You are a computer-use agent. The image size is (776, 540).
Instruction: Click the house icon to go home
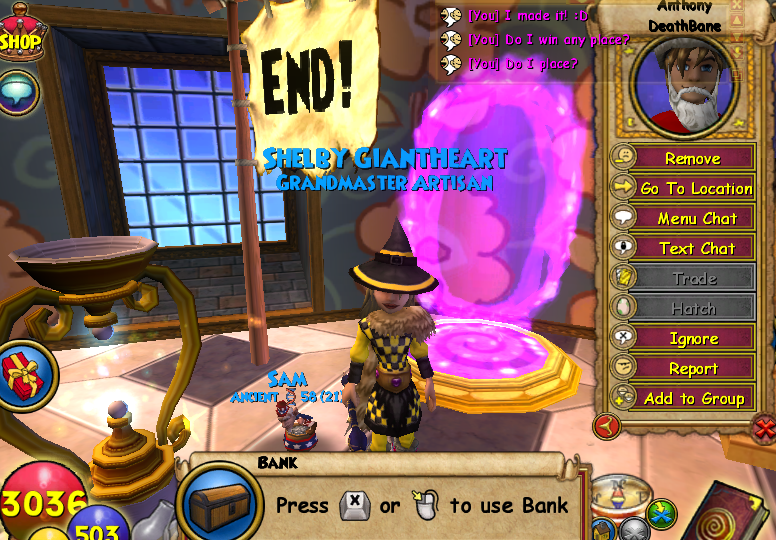[x=605, y=529]
